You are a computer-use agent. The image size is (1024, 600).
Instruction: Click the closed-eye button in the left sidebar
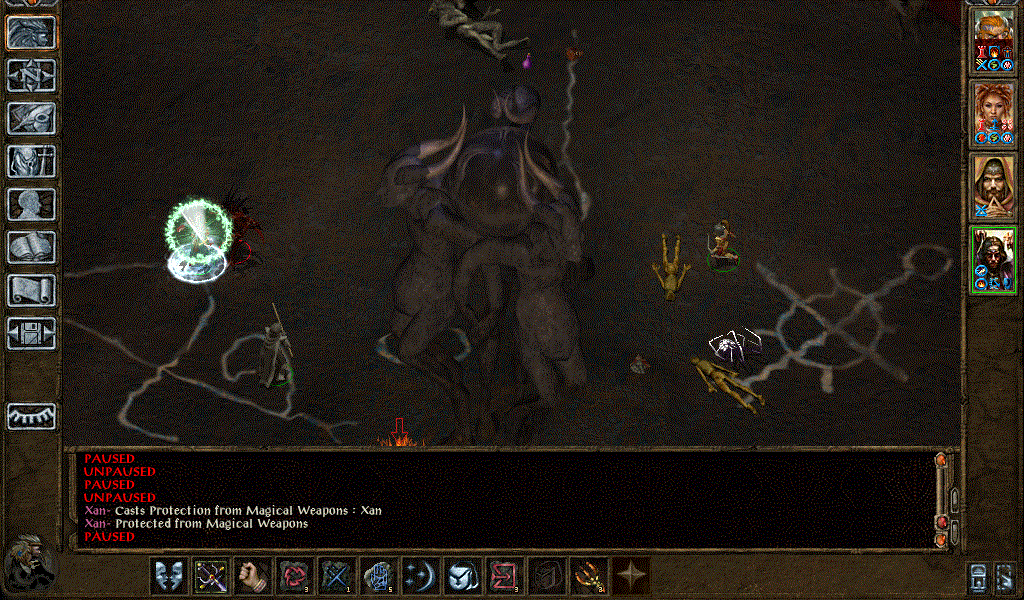[x=31, y=416]
